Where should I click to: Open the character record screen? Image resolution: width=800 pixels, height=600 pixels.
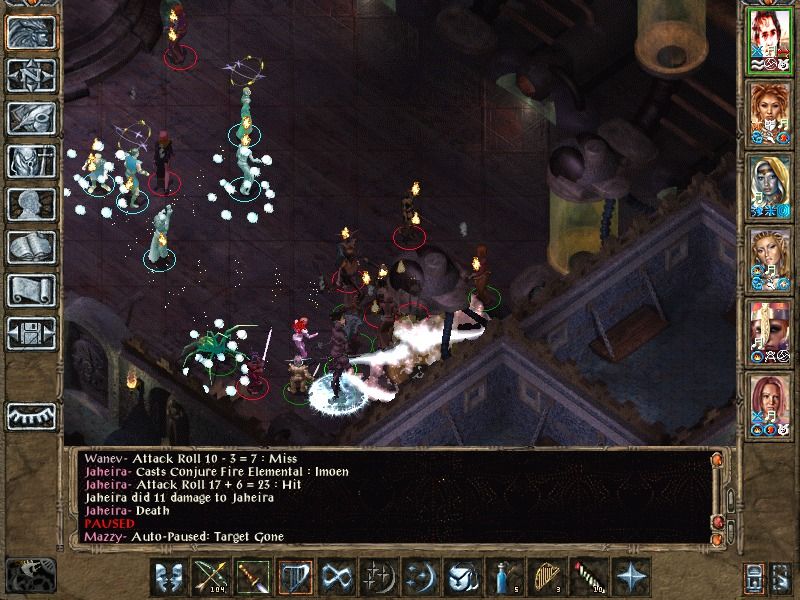pos(31,205)
